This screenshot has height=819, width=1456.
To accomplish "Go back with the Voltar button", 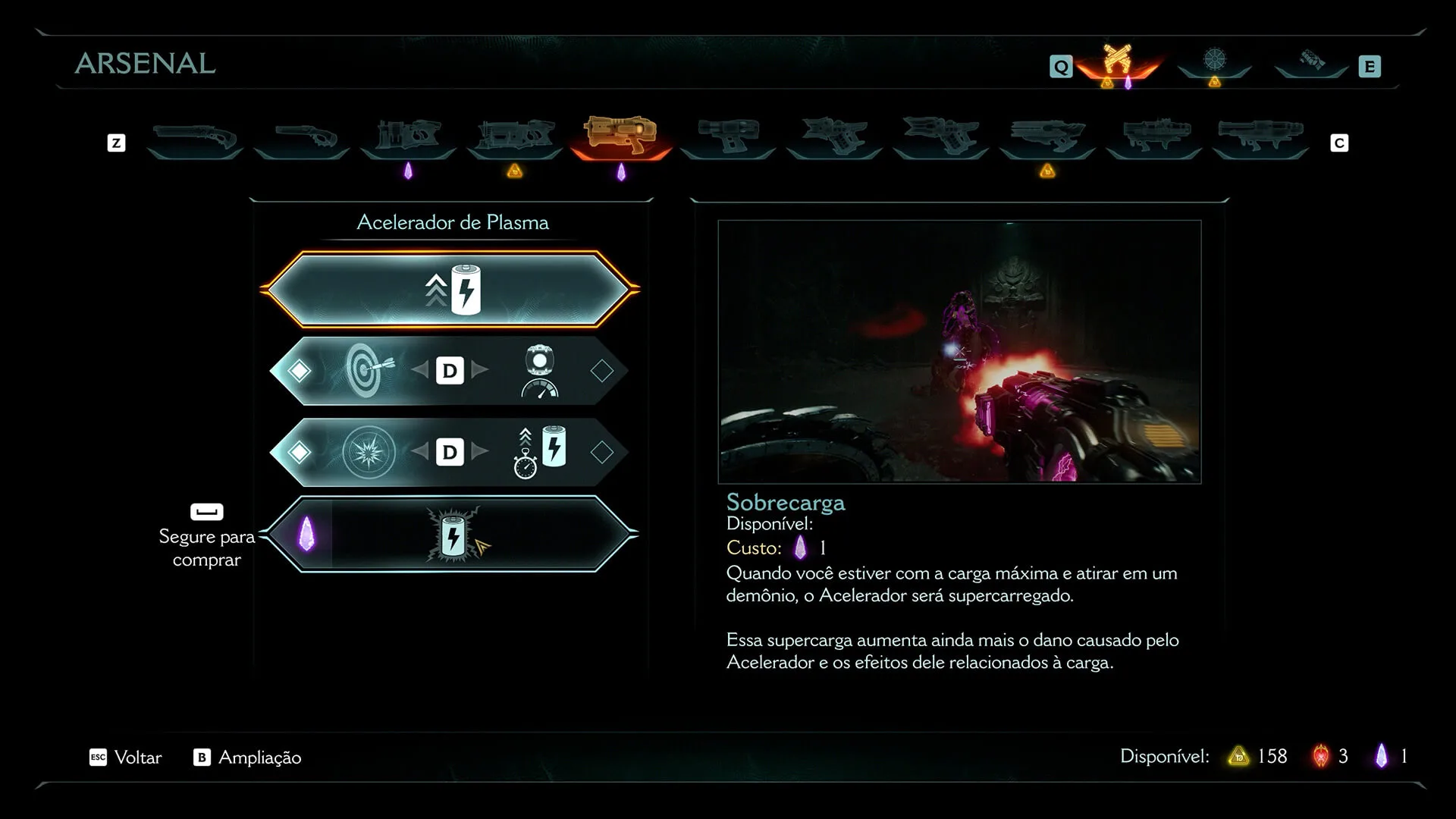I will pyautogui.click(x=127, y=758).
